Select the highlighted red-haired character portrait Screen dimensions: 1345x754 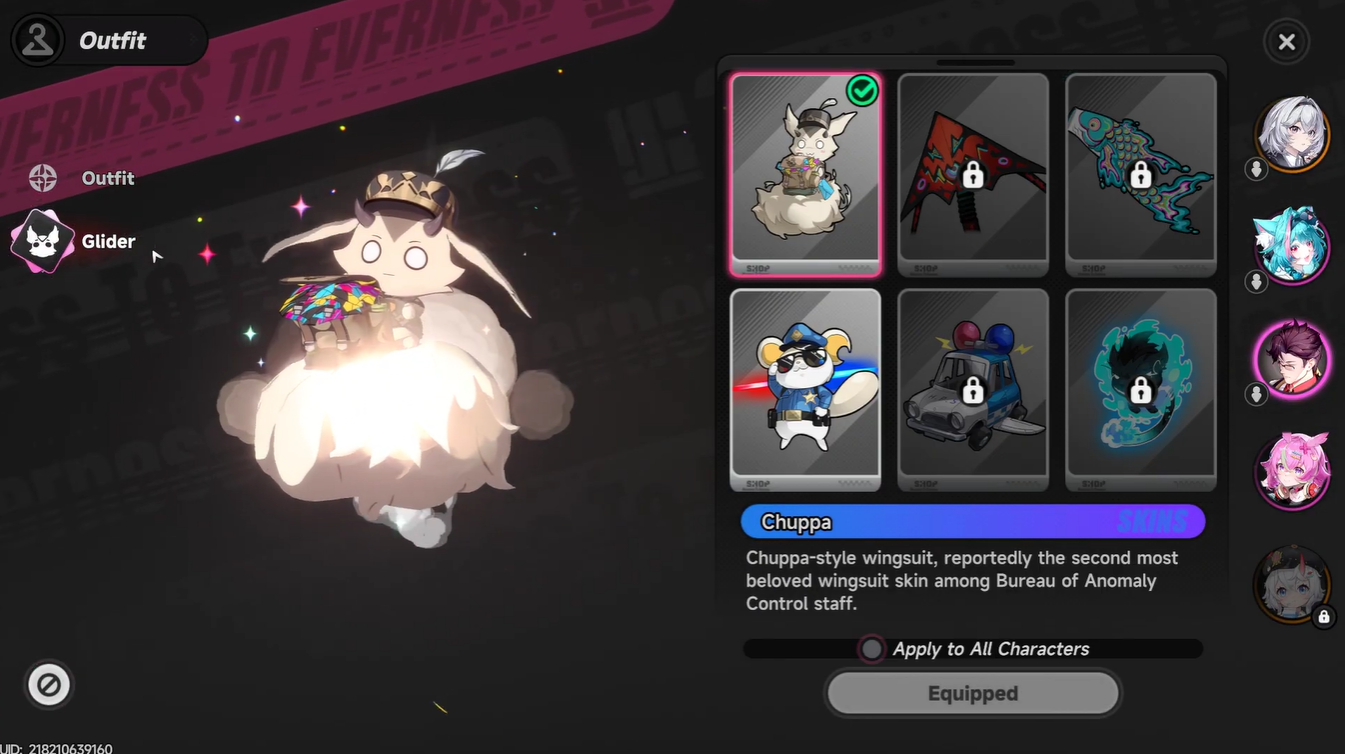(1293, 359)
